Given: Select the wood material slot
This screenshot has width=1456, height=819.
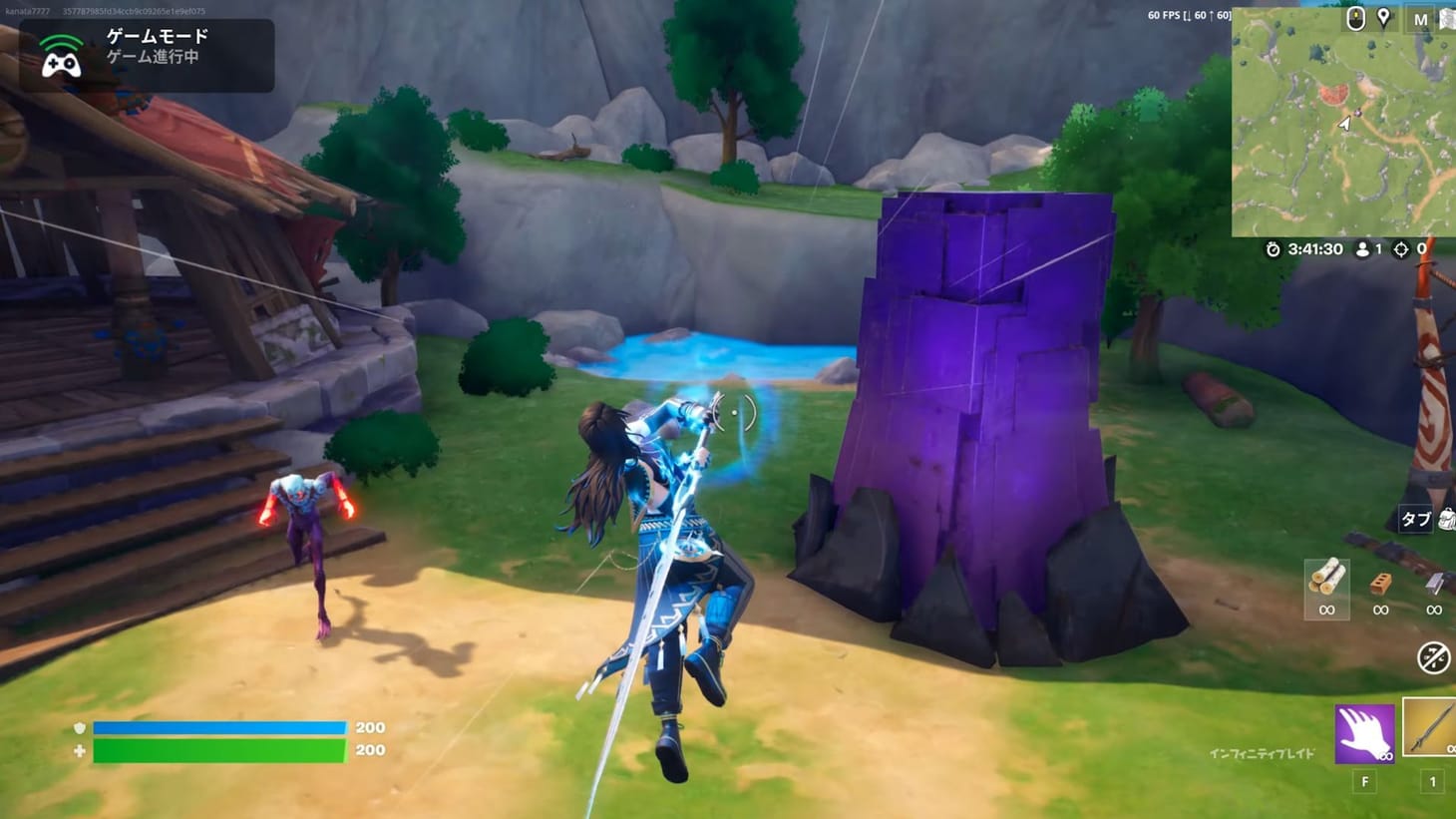Looking at the screenshot, I should tap(1327, 584).
